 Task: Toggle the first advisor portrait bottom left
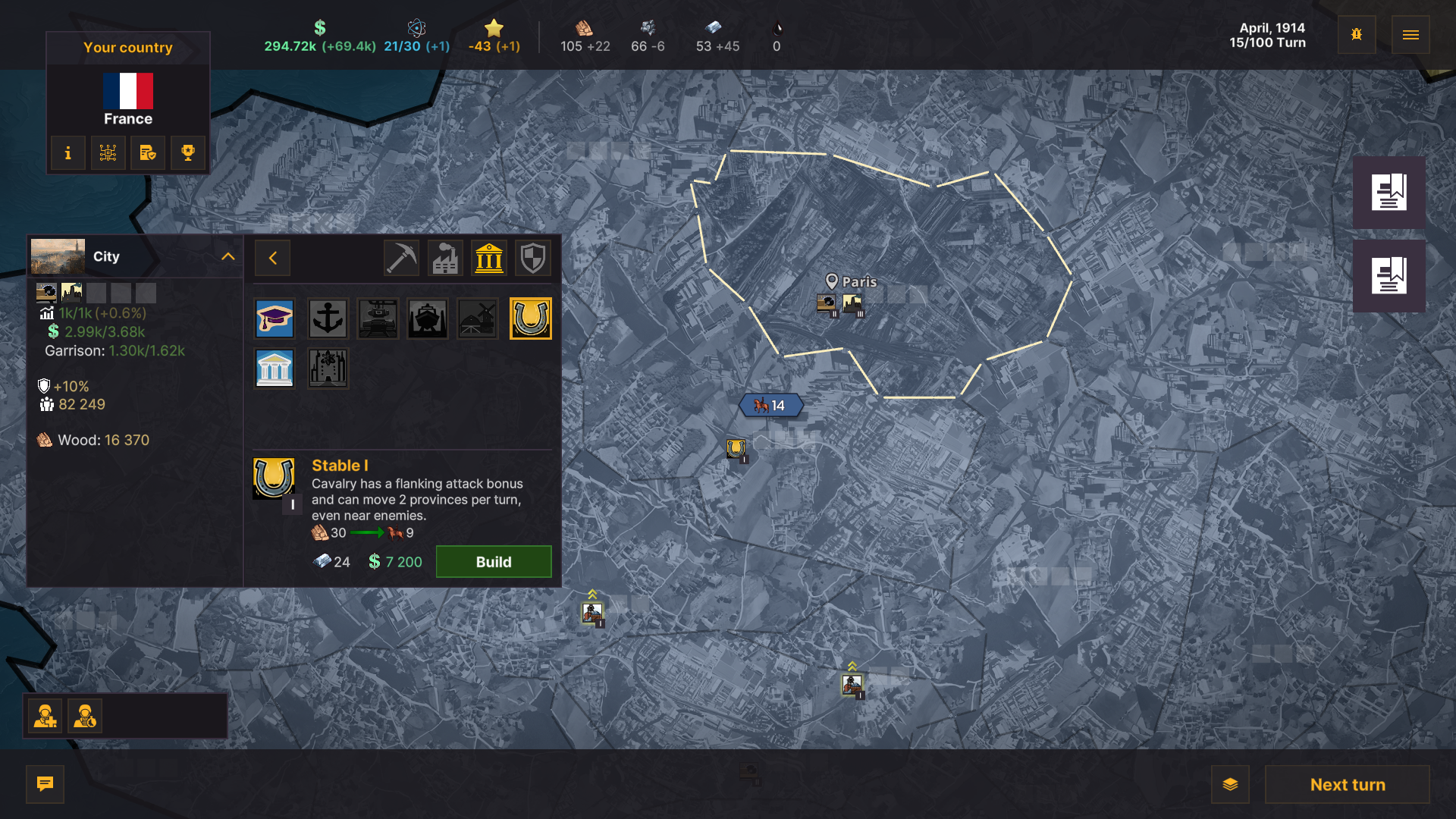tap(45, 715)
